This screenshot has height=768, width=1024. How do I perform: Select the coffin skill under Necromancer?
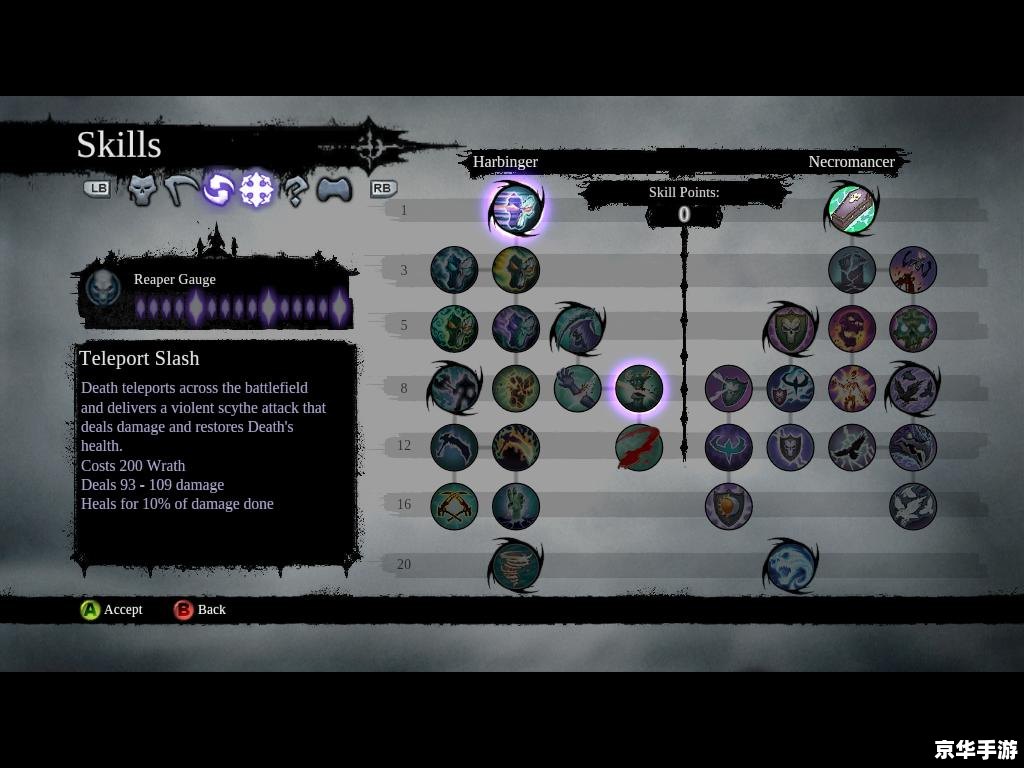point(852,209)
